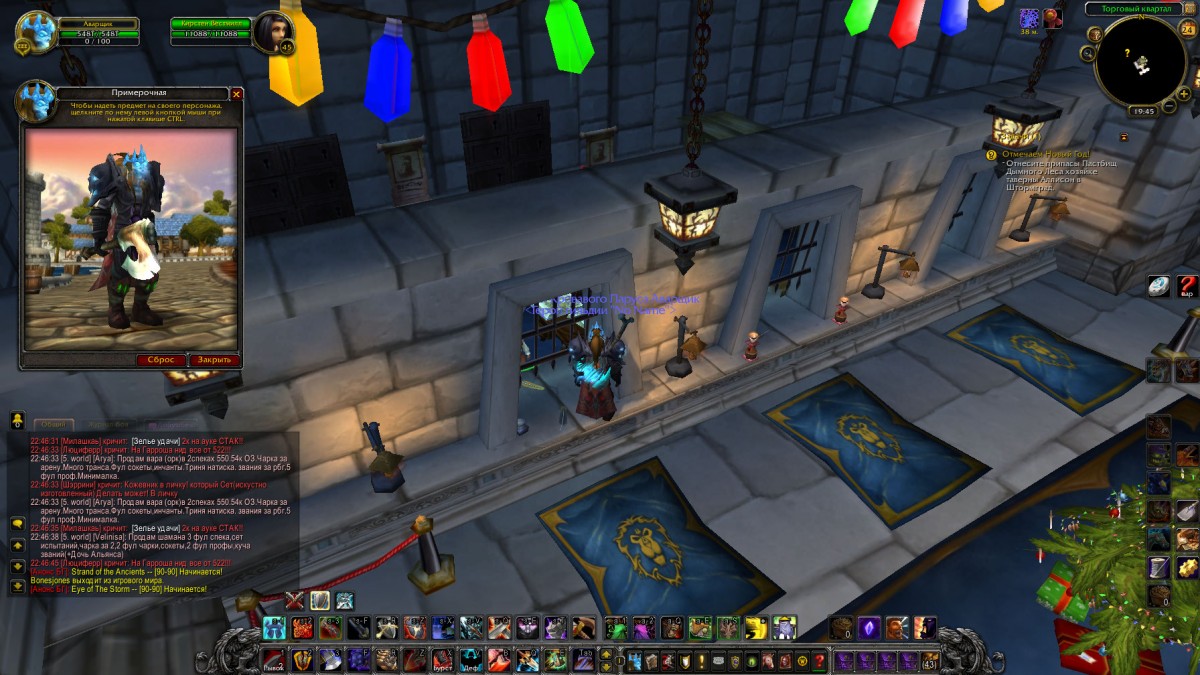The width and height of the screenshot is (1200, 675).
Task: Open the minimap
Action: (x=1140, y=62)
